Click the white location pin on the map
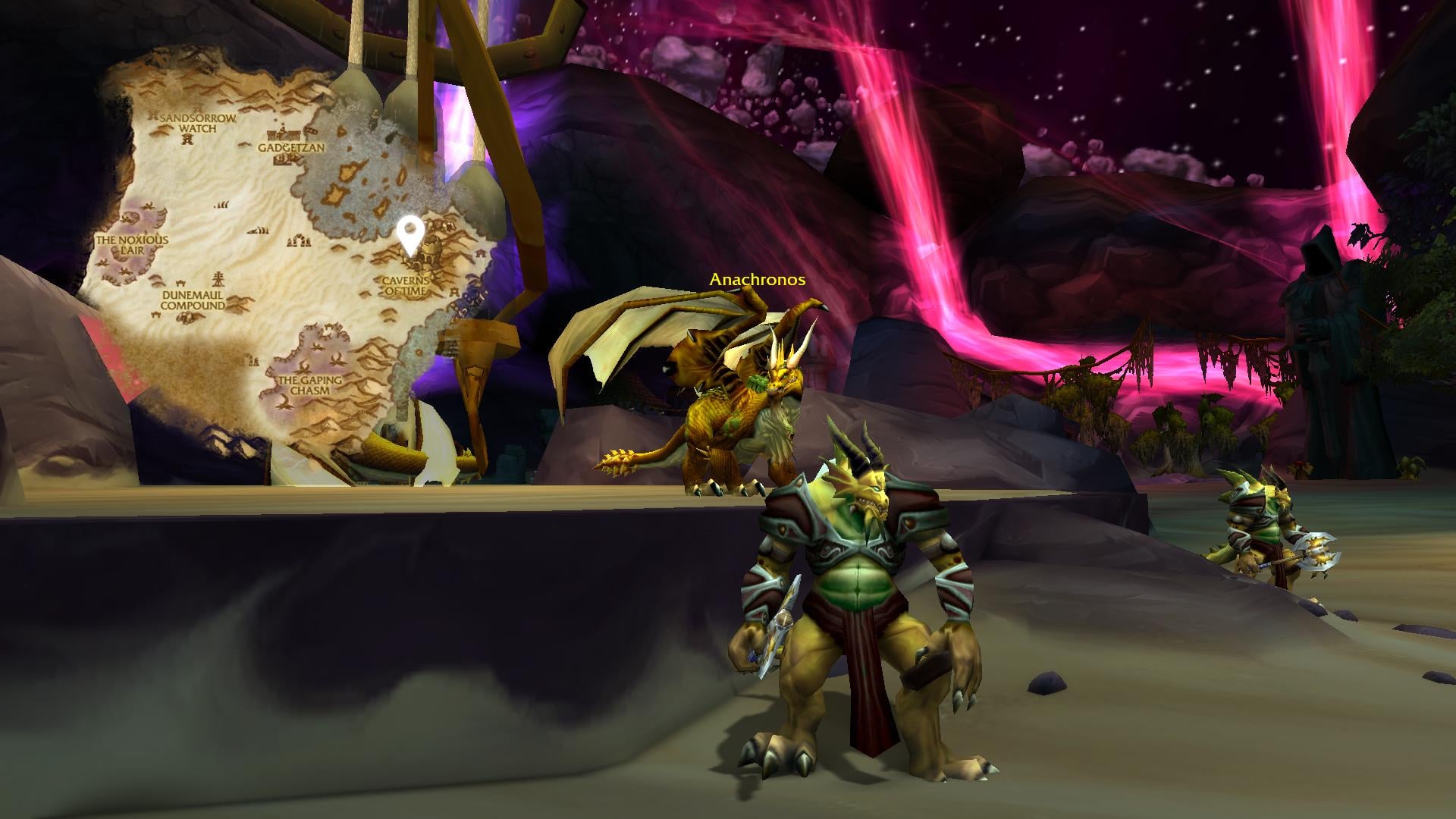 (x=410, y=232)
